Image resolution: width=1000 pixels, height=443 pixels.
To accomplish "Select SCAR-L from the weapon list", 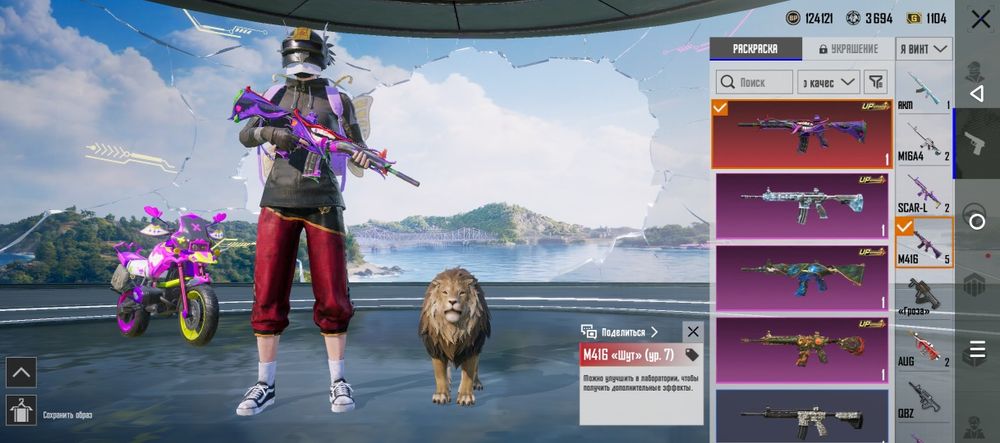I will (923, 193).
